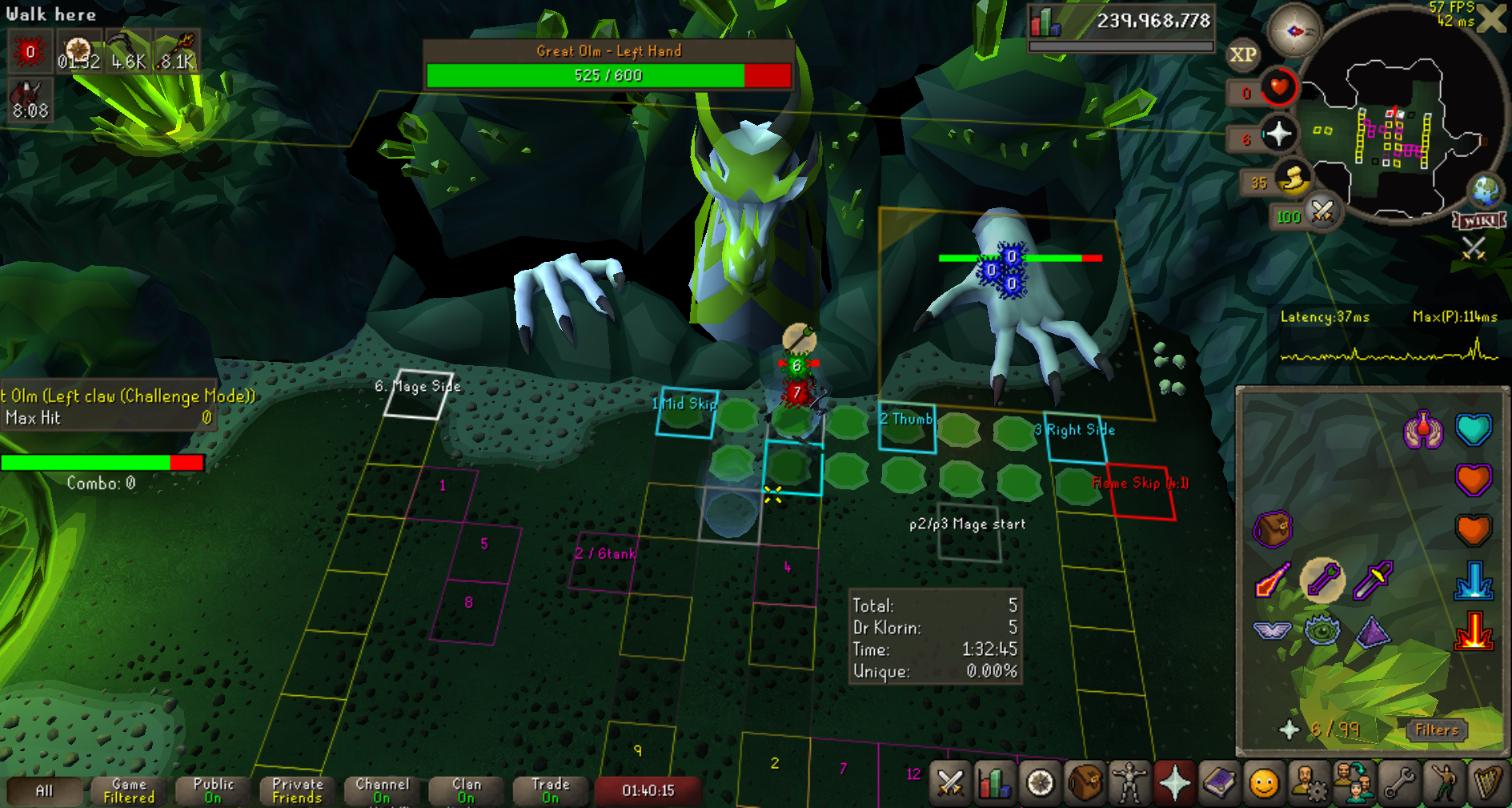This screenshot has width=1512, height=808.
Task: Click the Wiki lookup banner
Action: click(1480, 220)
